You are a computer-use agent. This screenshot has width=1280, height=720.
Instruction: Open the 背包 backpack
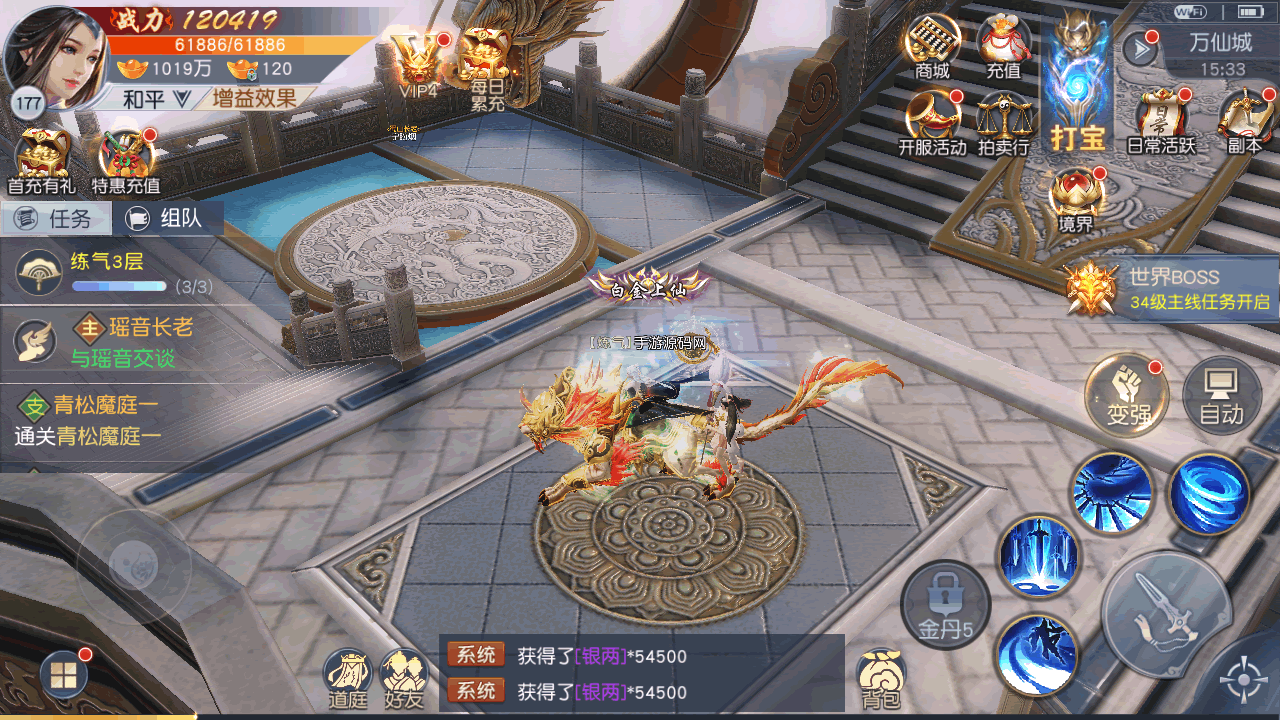(880, 678)
